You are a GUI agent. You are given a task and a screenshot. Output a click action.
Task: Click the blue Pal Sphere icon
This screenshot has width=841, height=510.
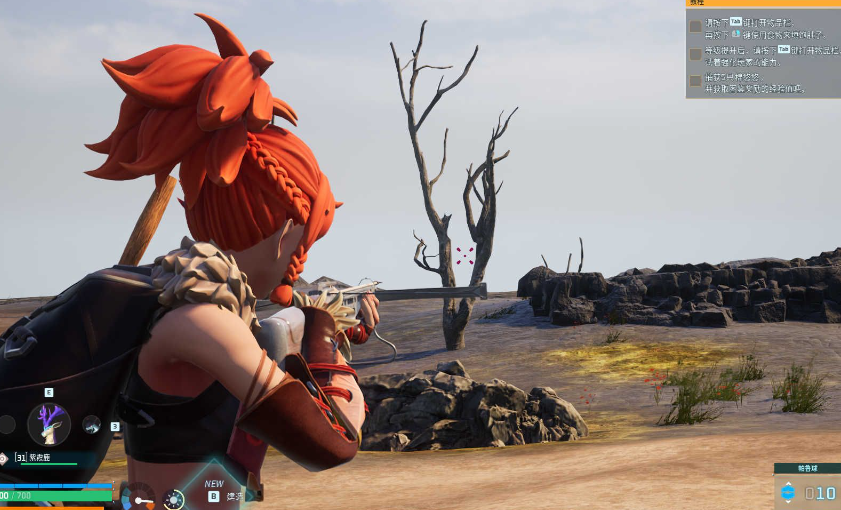pos(788,492)
